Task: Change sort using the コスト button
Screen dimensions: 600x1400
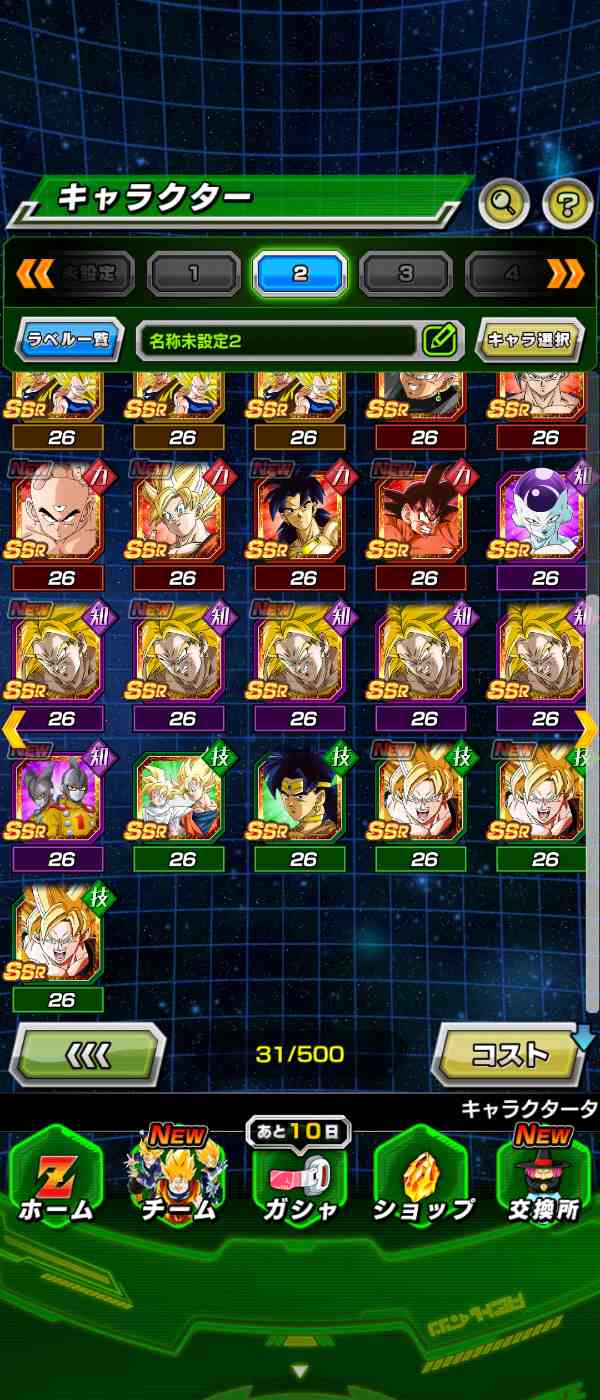Action: [x=509, y=1054]
